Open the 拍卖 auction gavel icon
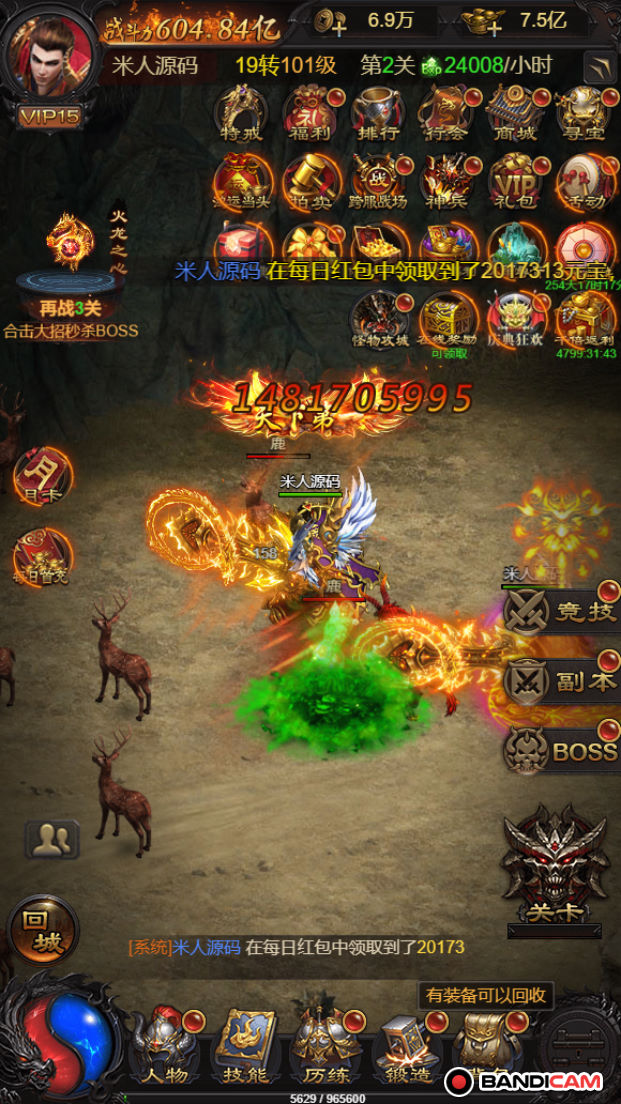This screenshot has height=1104, width=621. coord(310,181)
